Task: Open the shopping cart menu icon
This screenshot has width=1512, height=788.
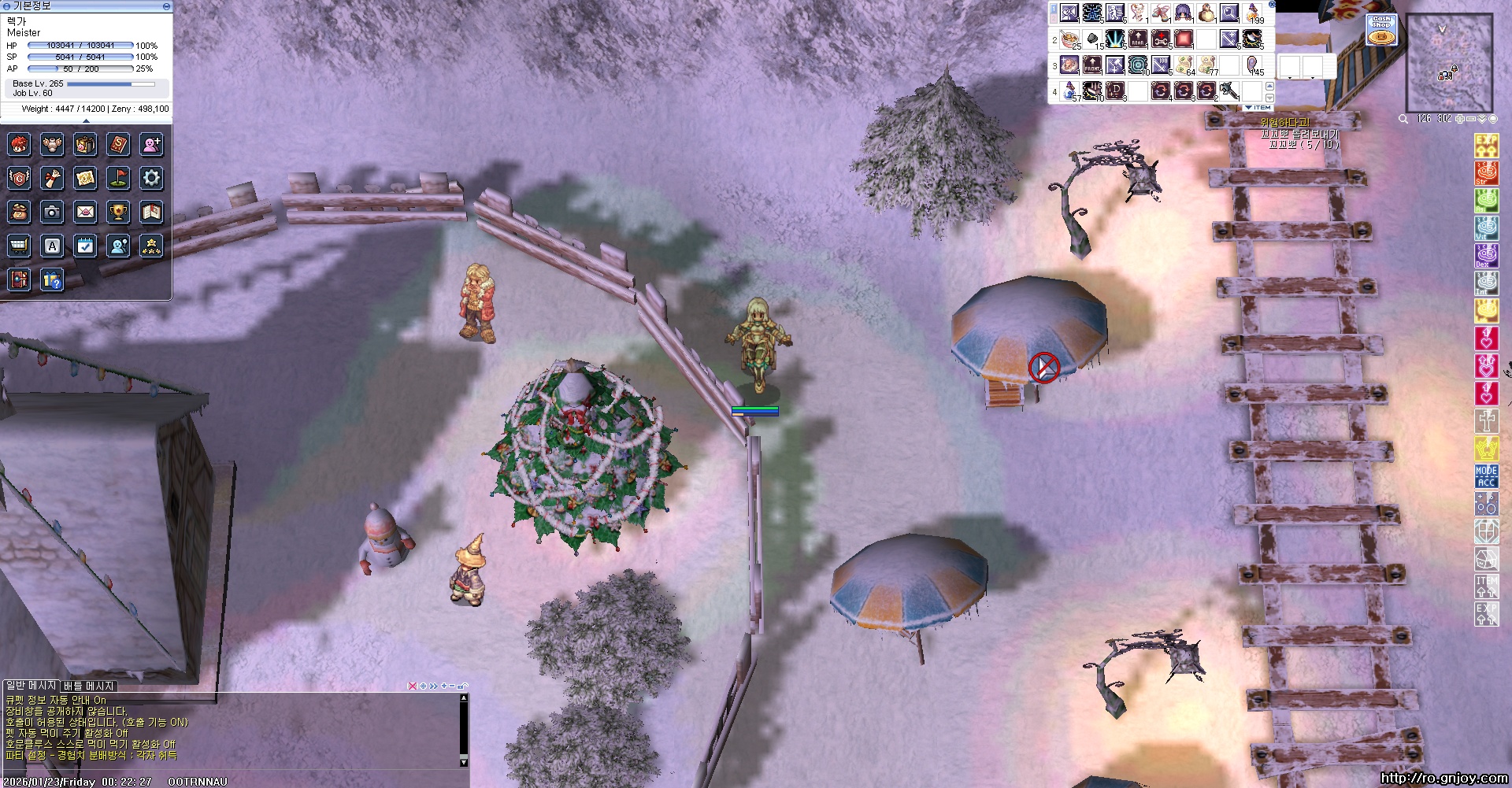Action: (19, 246)
